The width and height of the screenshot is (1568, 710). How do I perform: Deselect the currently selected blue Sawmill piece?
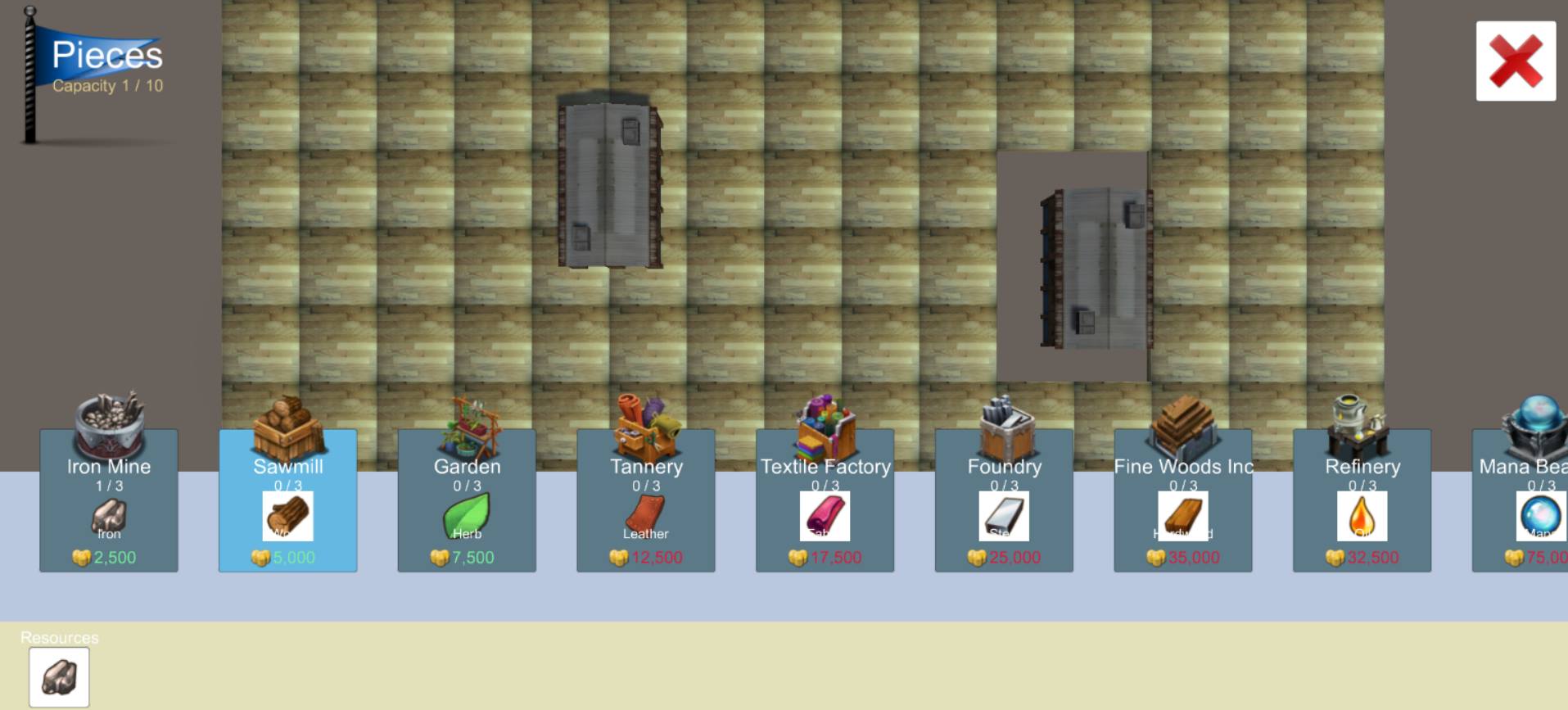pyautogui.click(x=288, y=500)
